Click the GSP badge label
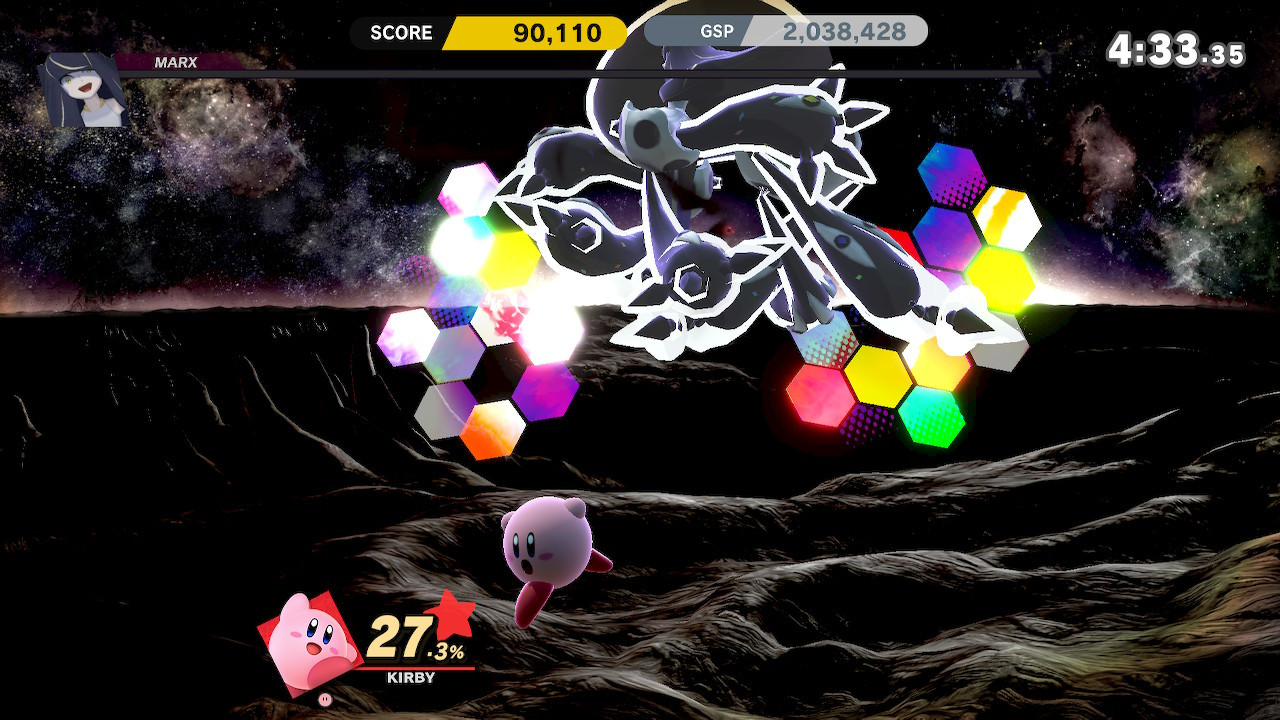The height and width of the screenshot is (720, 1280). click(718, 31)
